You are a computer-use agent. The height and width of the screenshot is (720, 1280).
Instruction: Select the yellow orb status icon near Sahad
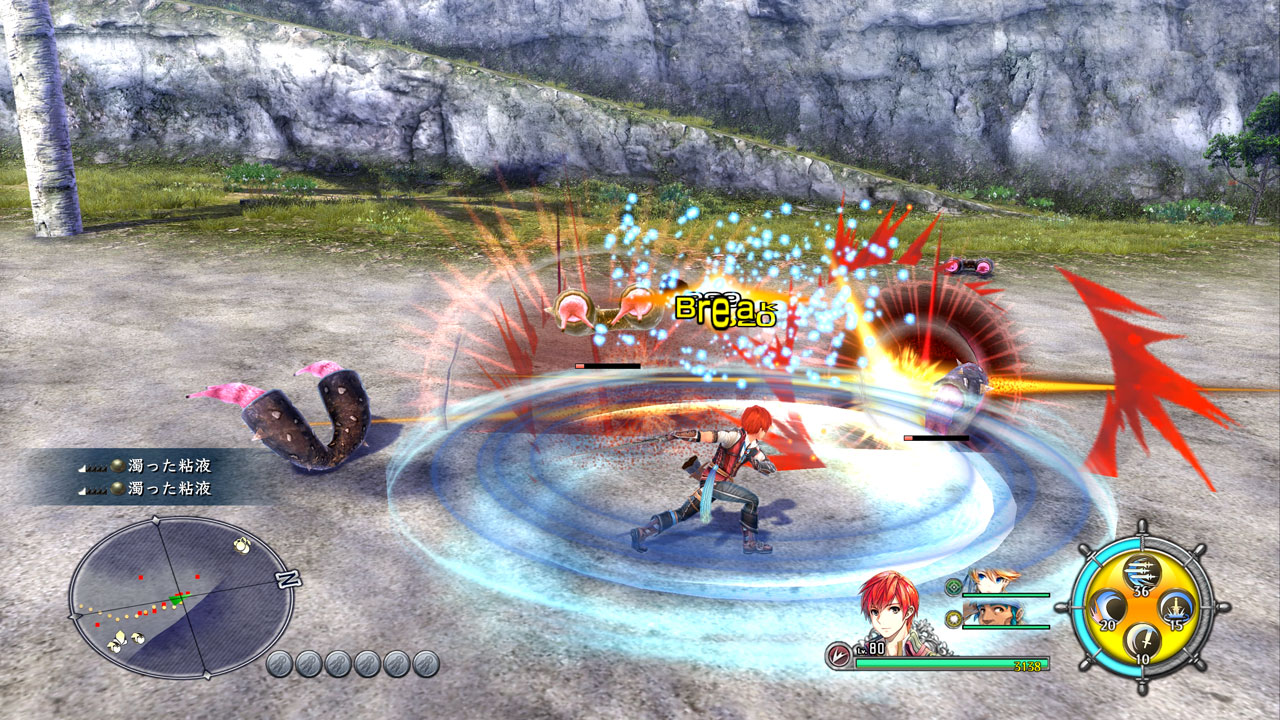tap(954, 619)
